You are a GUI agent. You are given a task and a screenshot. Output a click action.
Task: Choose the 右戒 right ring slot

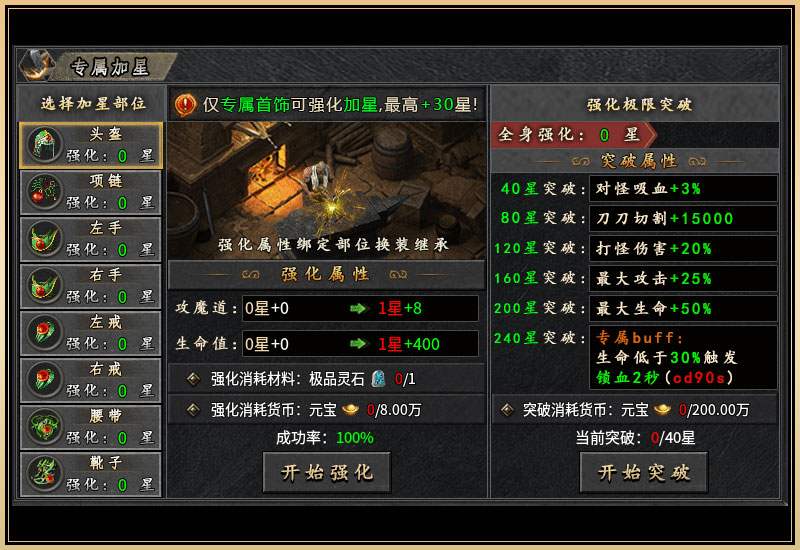tap(90, 381)
